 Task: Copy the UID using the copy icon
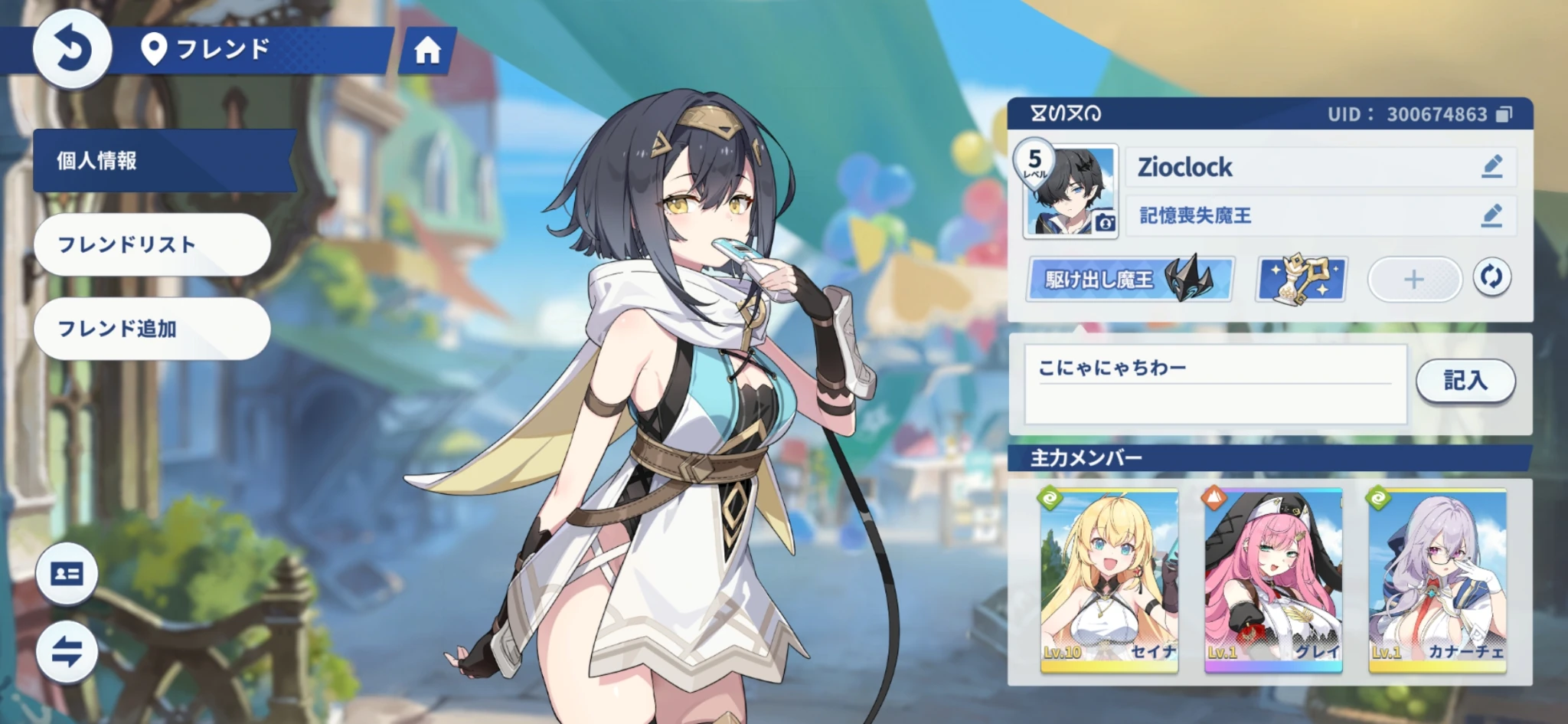pyautogui.click(x=1504, y=115)
